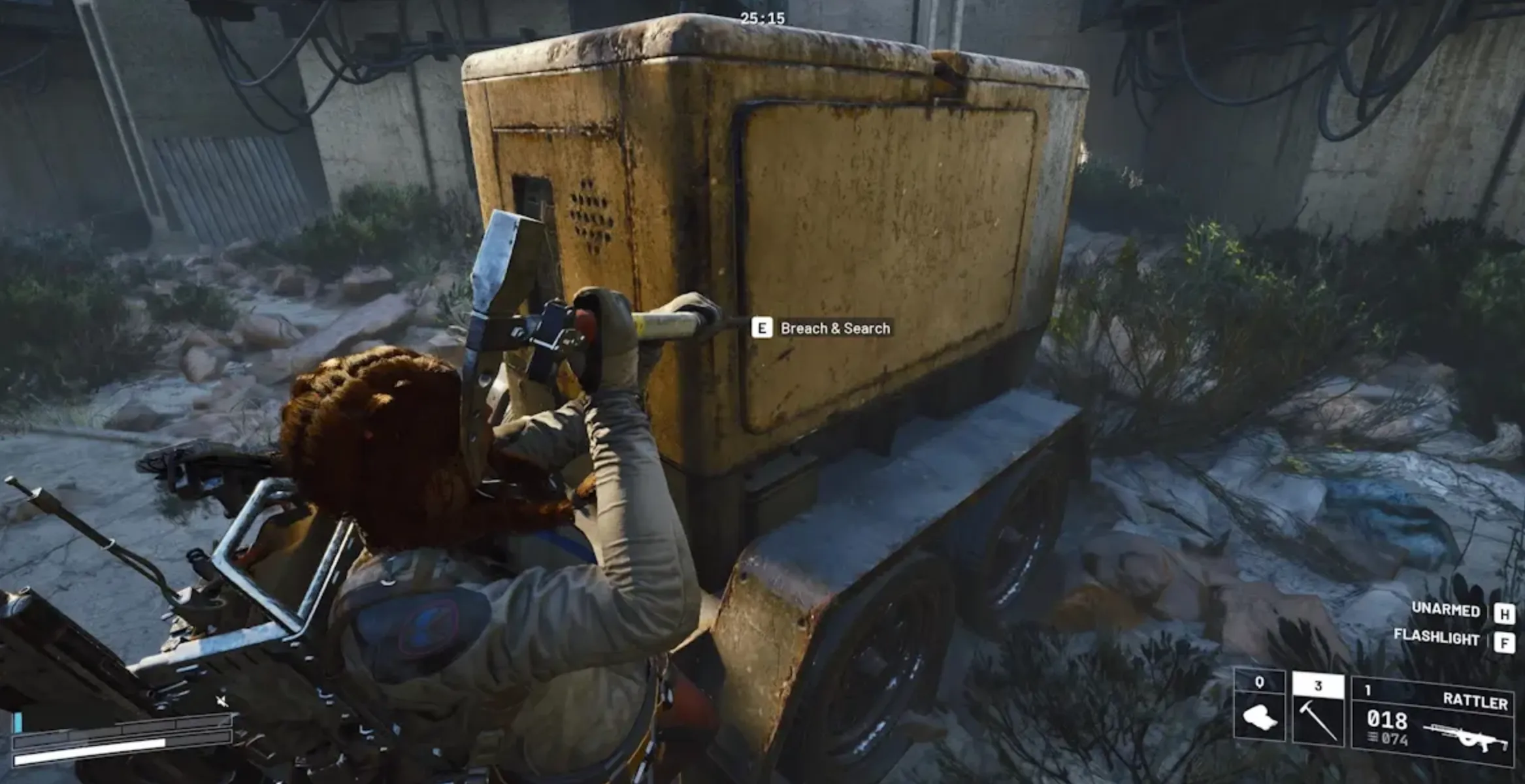This screenshot has height=784, width=1525.
Task: Click the match timer reading 25:15
Action: 761,18
